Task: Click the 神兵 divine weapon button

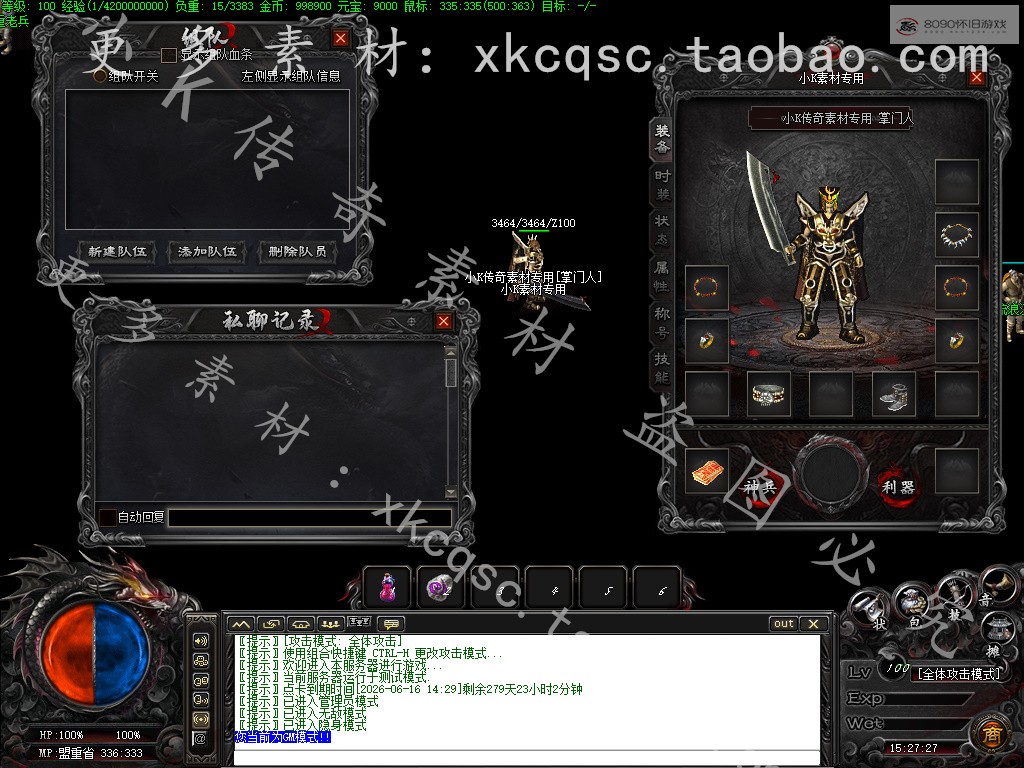Action: tap(760, 487)
